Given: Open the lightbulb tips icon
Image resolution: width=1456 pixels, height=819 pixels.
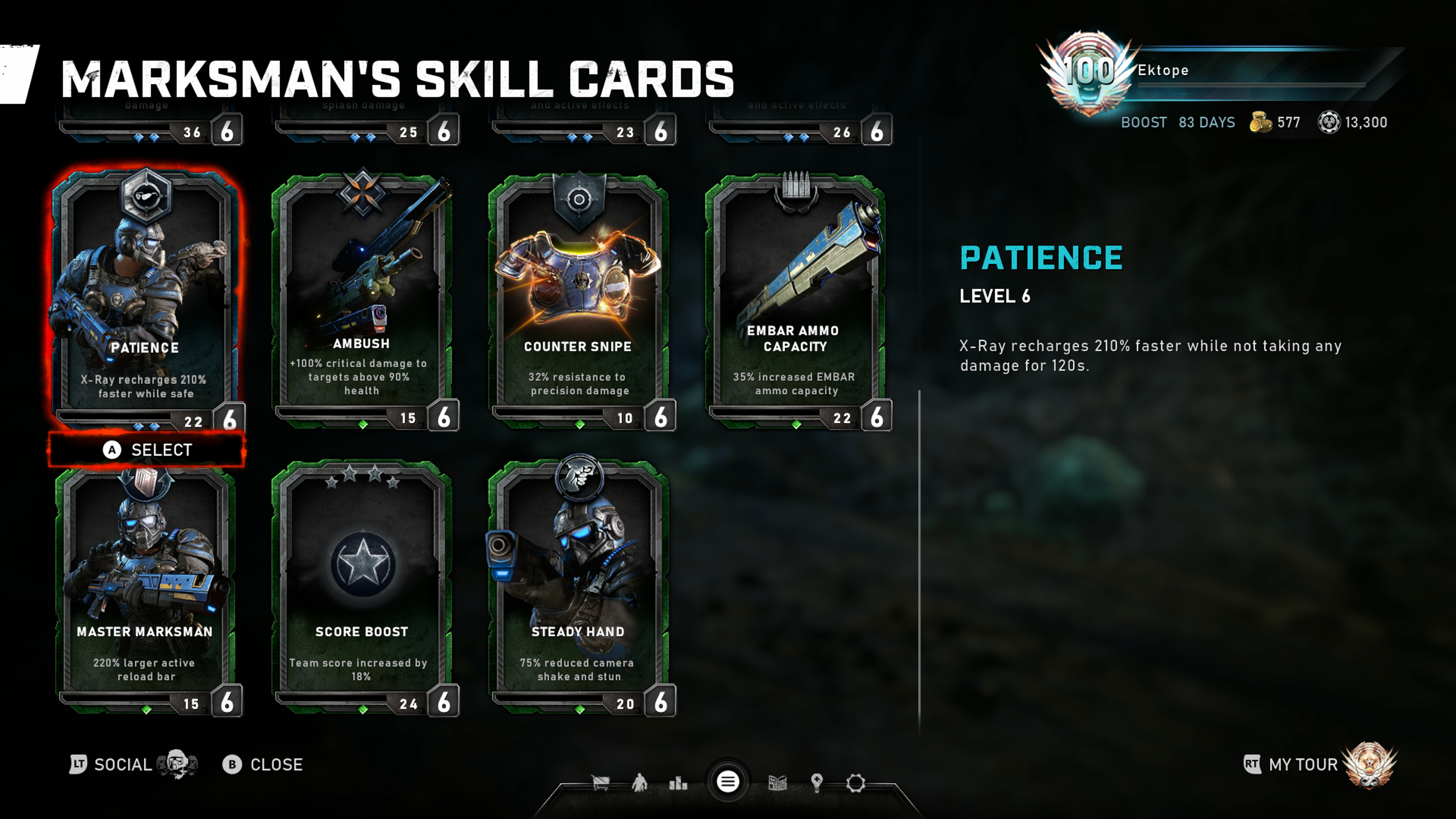Looking at the screenshot, I should [816, 783].
